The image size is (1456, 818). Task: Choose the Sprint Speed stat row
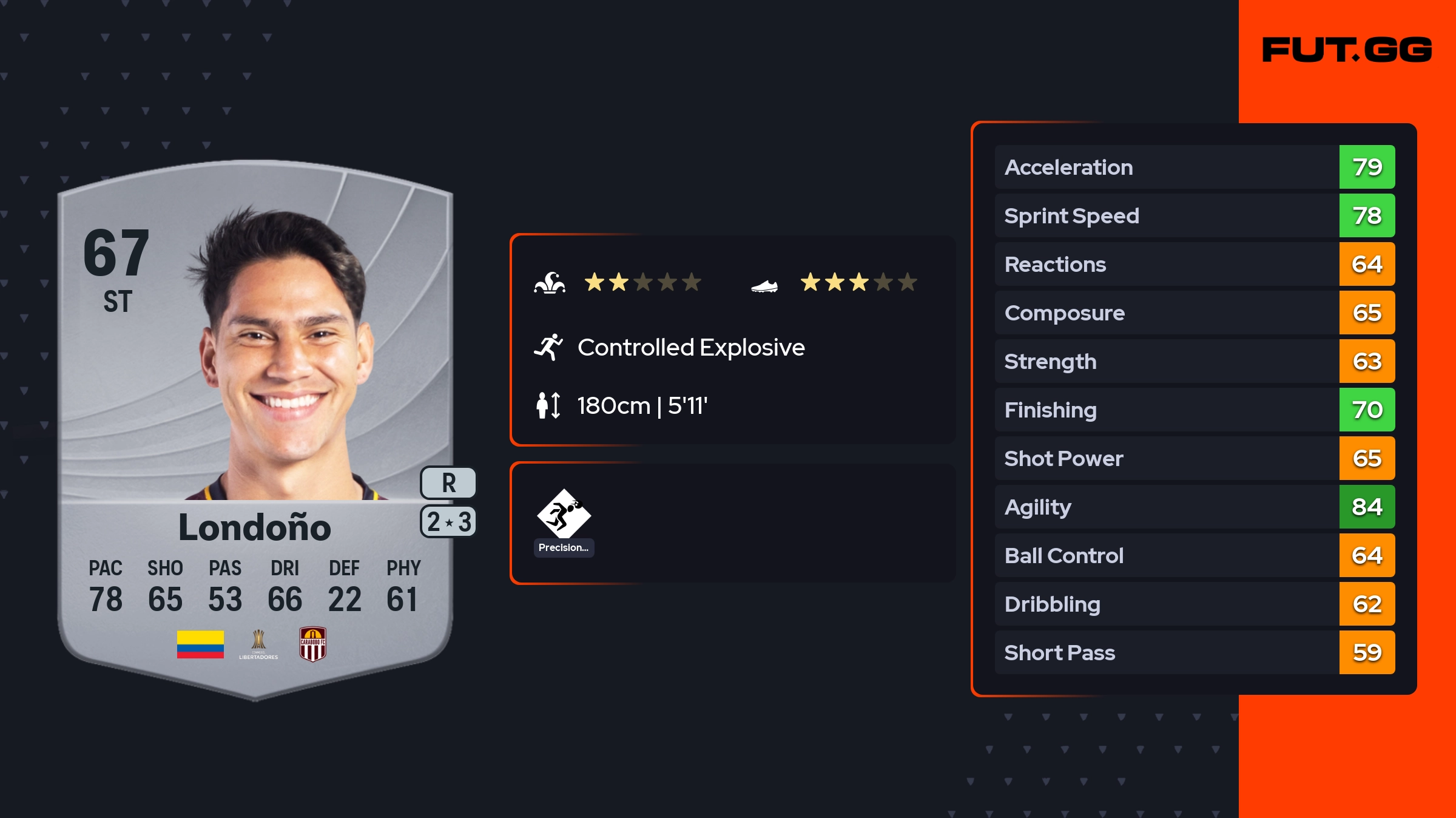1194,215
